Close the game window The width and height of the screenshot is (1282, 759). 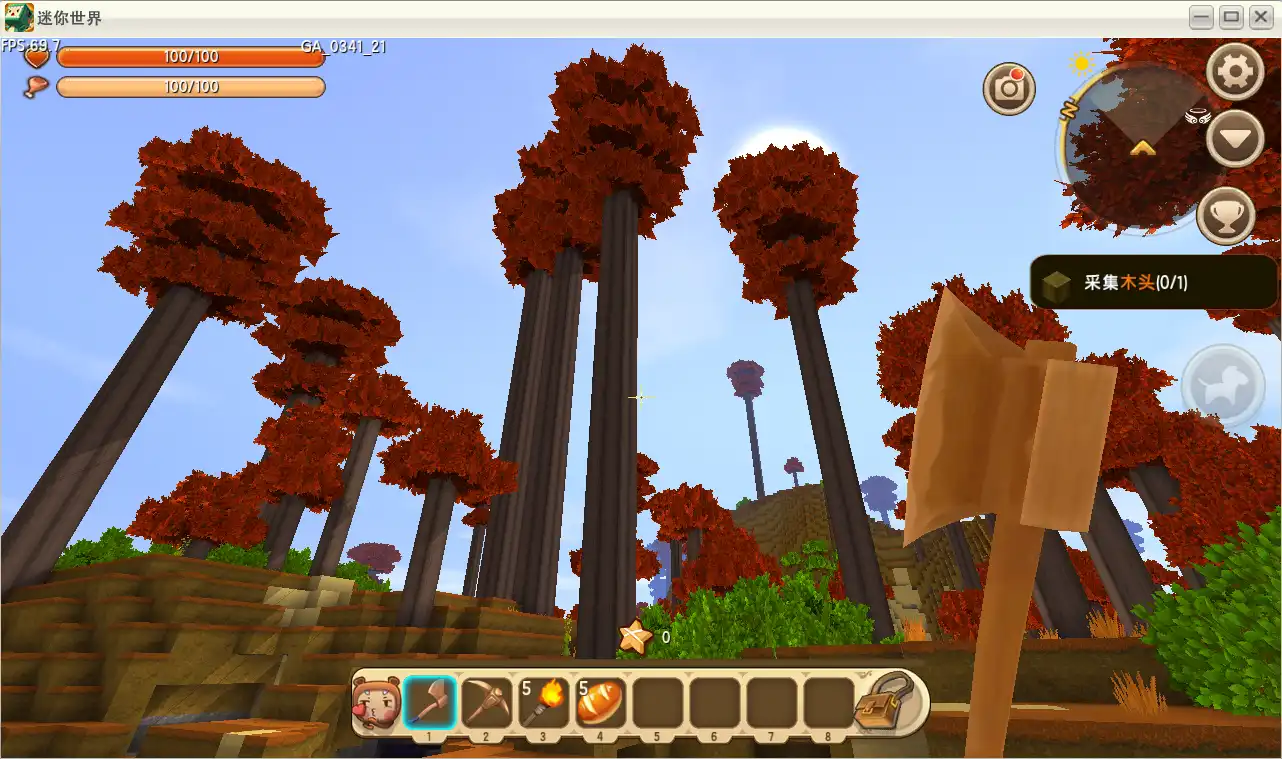pyautogui.click(x=1260, y=18)
